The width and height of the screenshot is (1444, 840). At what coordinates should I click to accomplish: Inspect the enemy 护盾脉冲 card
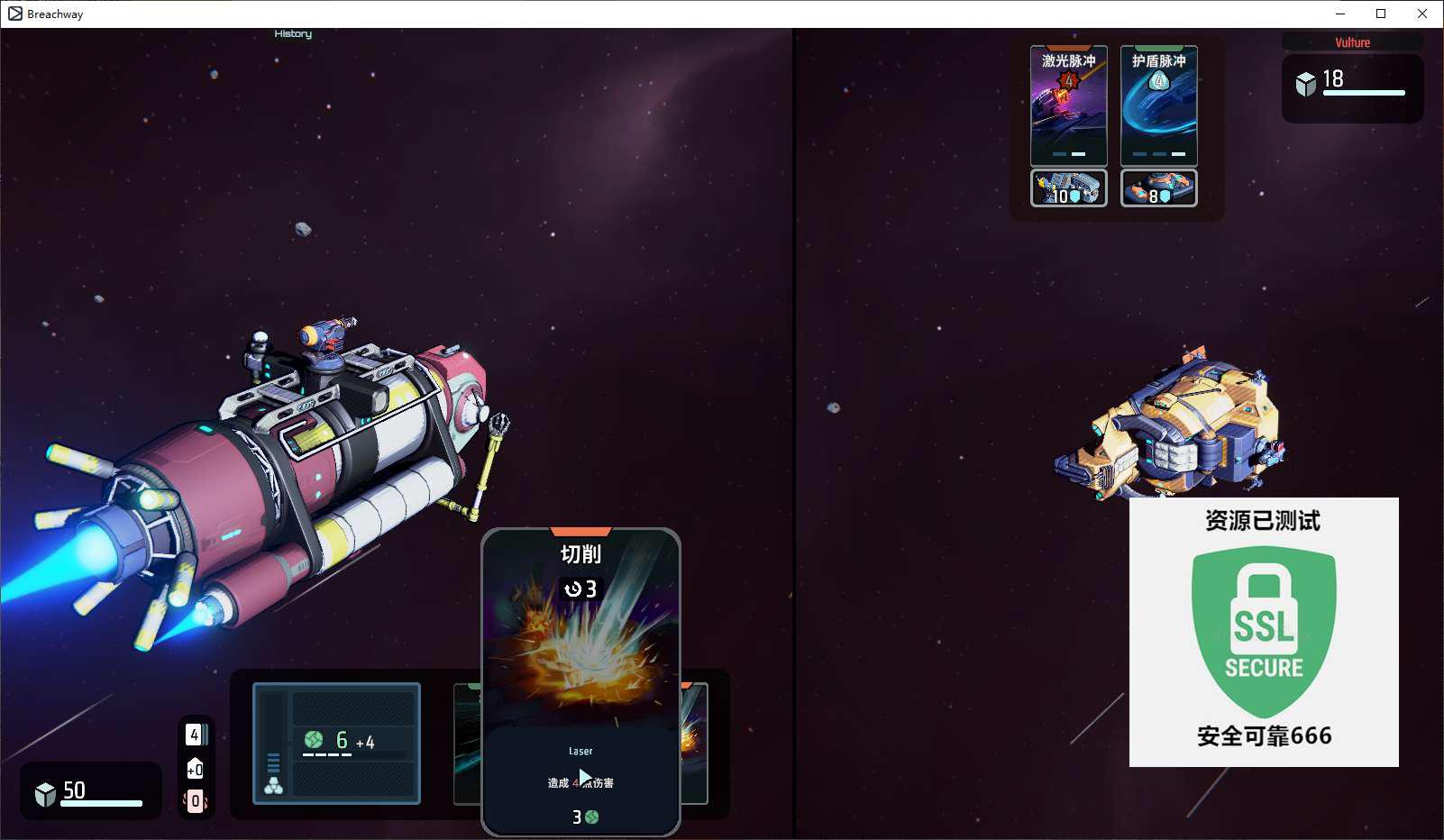[1158, 105]
